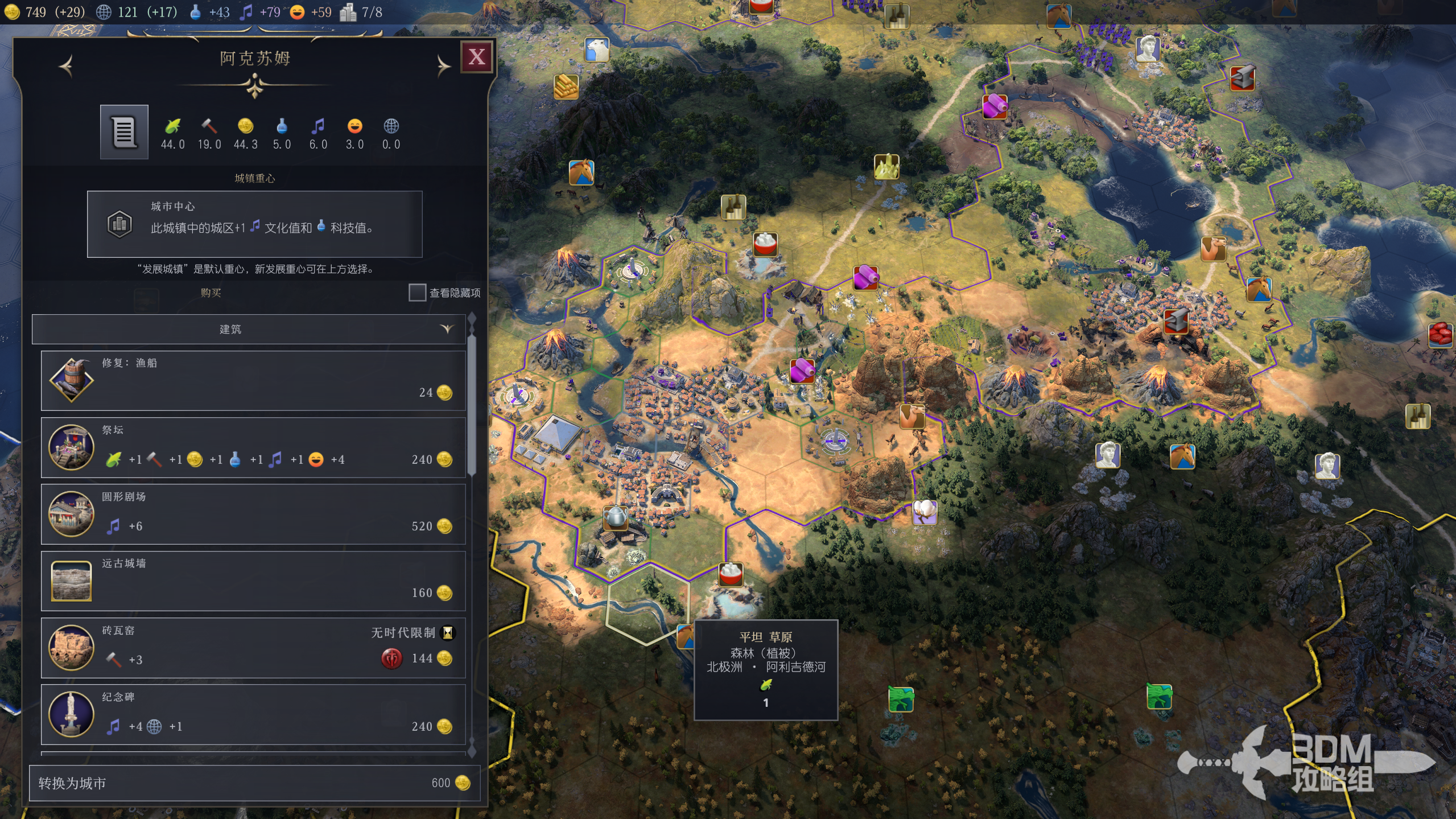Toggle the 查看隐藏项 checkbox
Screen dimensions: 1456x819
[x=417, y=293]
